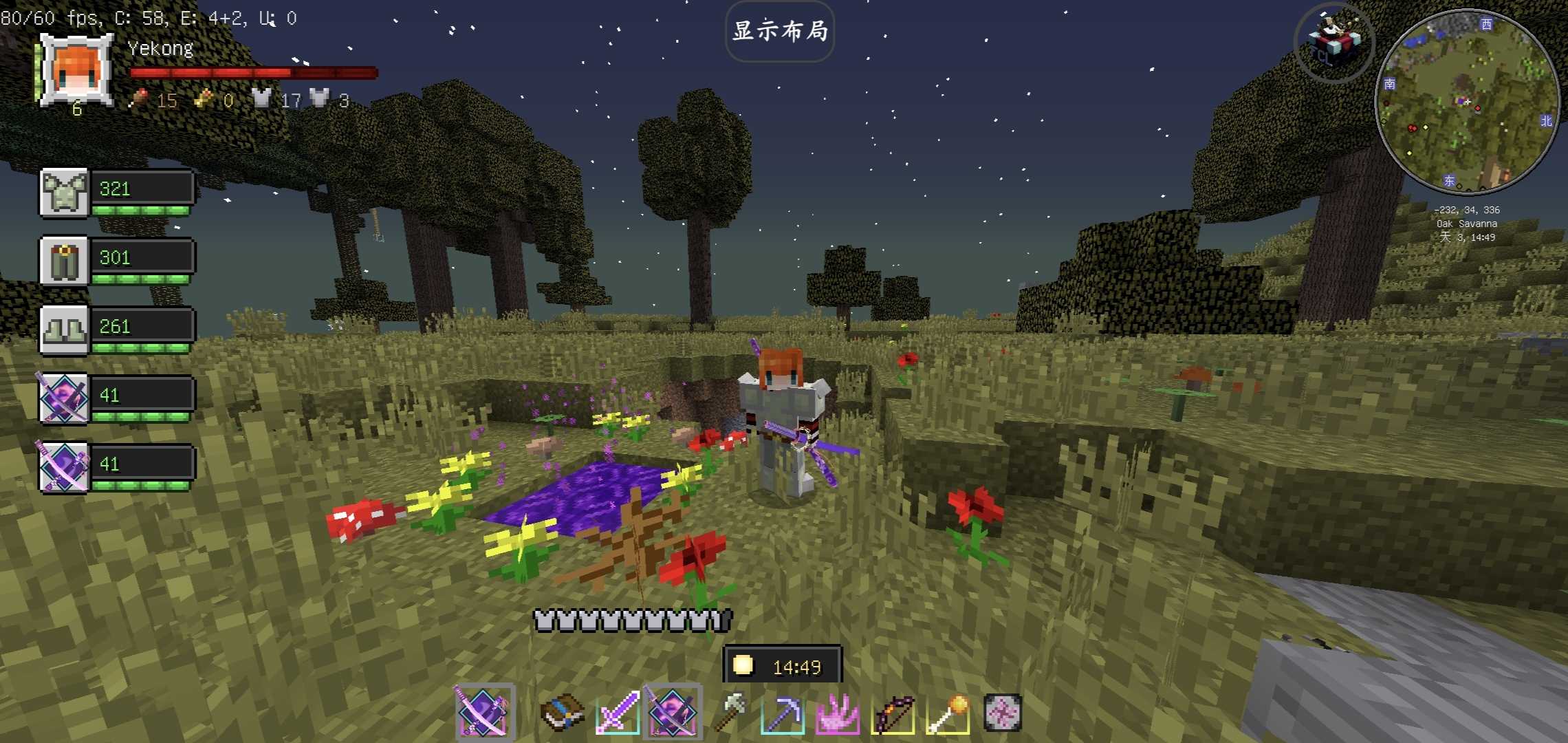Open the FCL launcher round icon
1568x743 pixels.
point(1334,43)
